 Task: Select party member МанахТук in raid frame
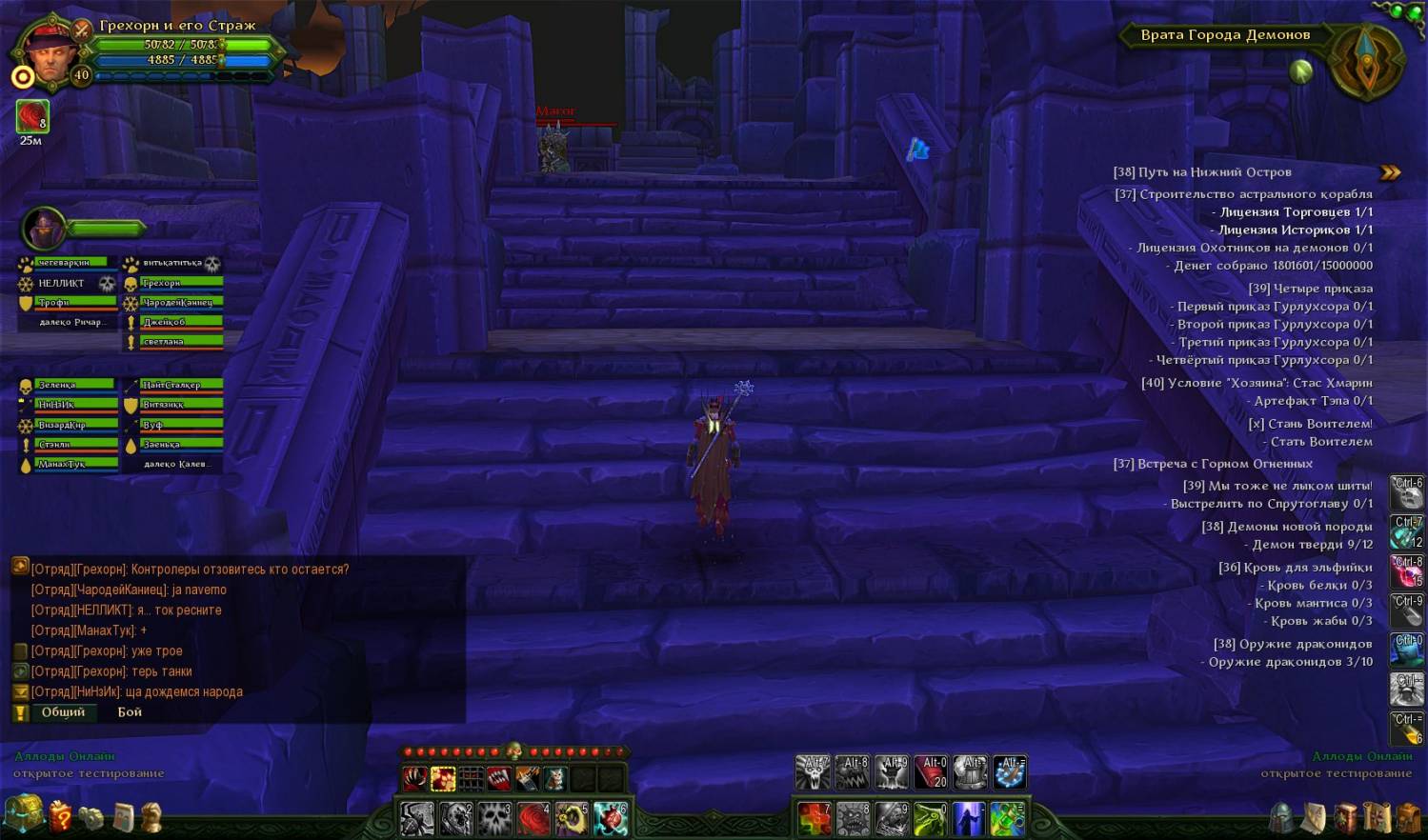pos(76,464)
